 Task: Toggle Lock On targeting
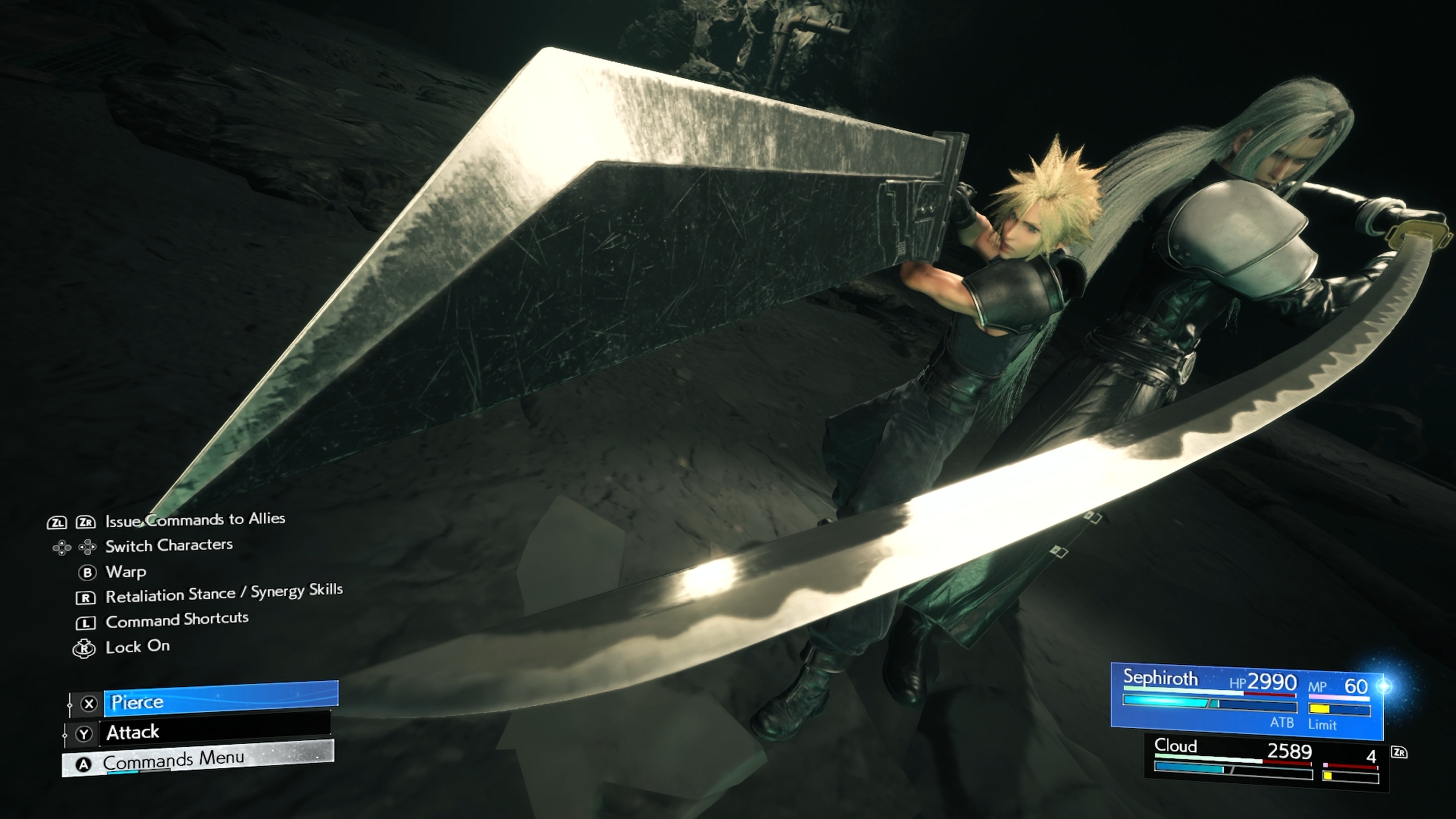137,647
